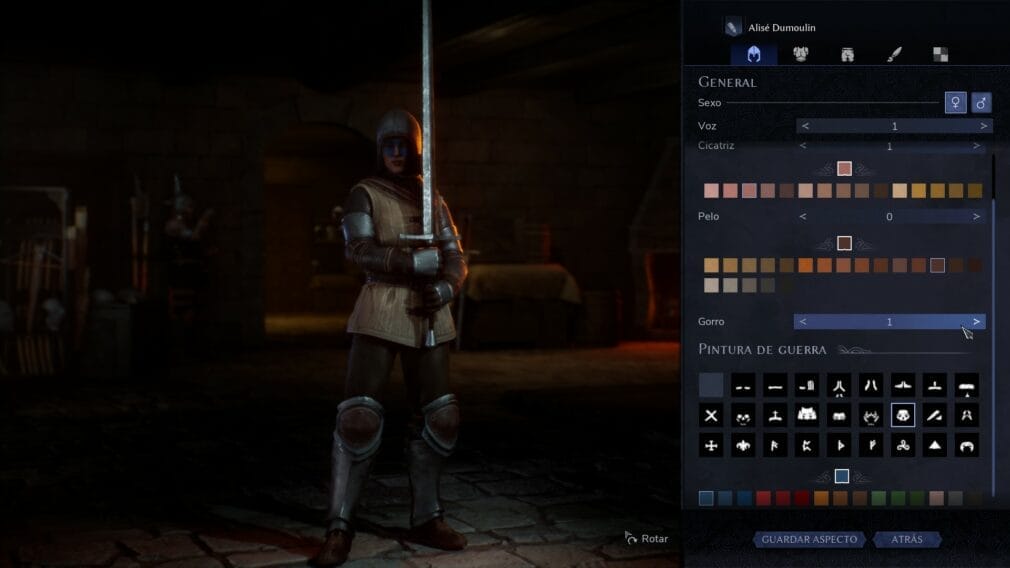The image size is (1010, 568).
Task: Advance Voz to the next voice
Action: (983, 126)
